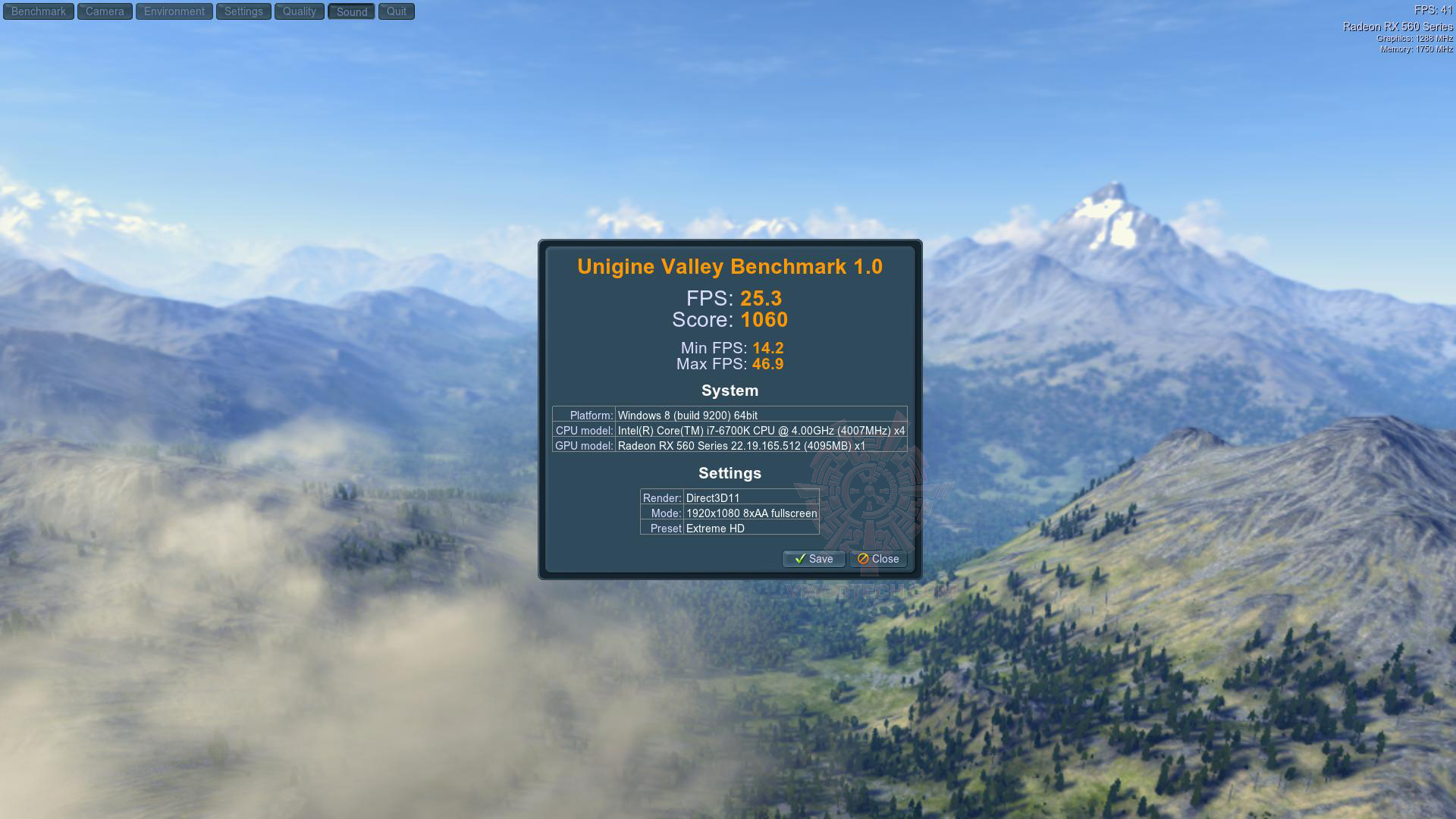This screenshot has width=1456, height=819.
Task: Open the Camera menu
Action: [x=105, y=11]
